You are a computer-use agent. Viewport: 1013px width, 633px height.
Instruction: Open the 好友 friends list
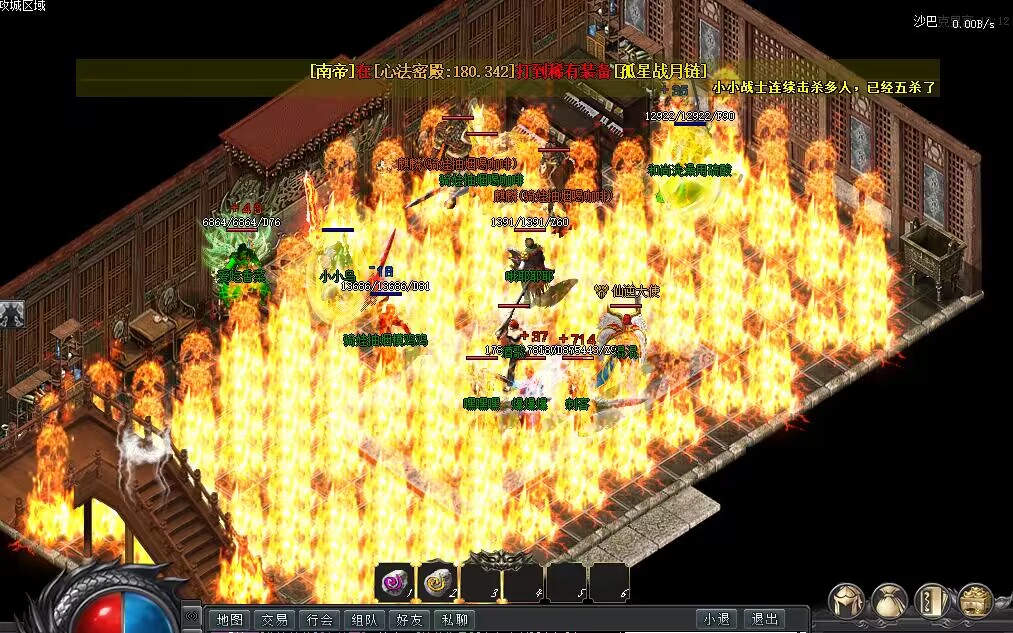pyautogui.click(x=409, y=620)
